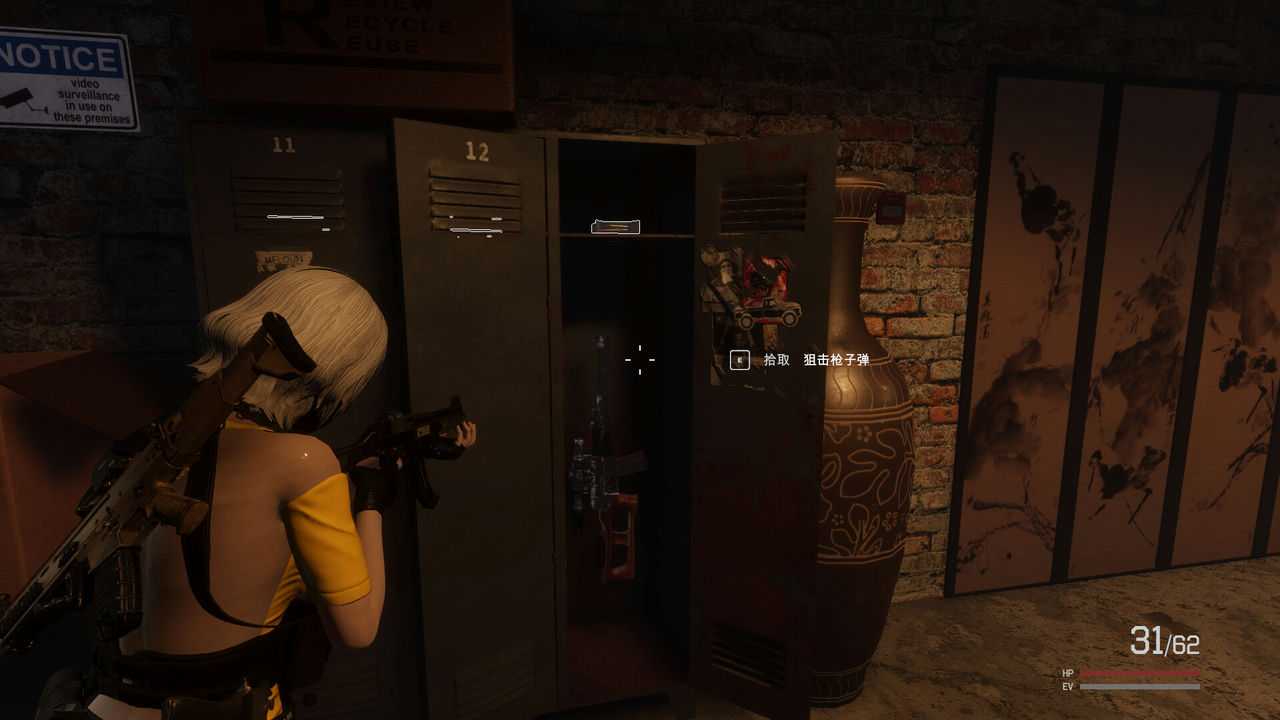Click the 狙击枪子弹 item name text

click(x=838, y=360)
